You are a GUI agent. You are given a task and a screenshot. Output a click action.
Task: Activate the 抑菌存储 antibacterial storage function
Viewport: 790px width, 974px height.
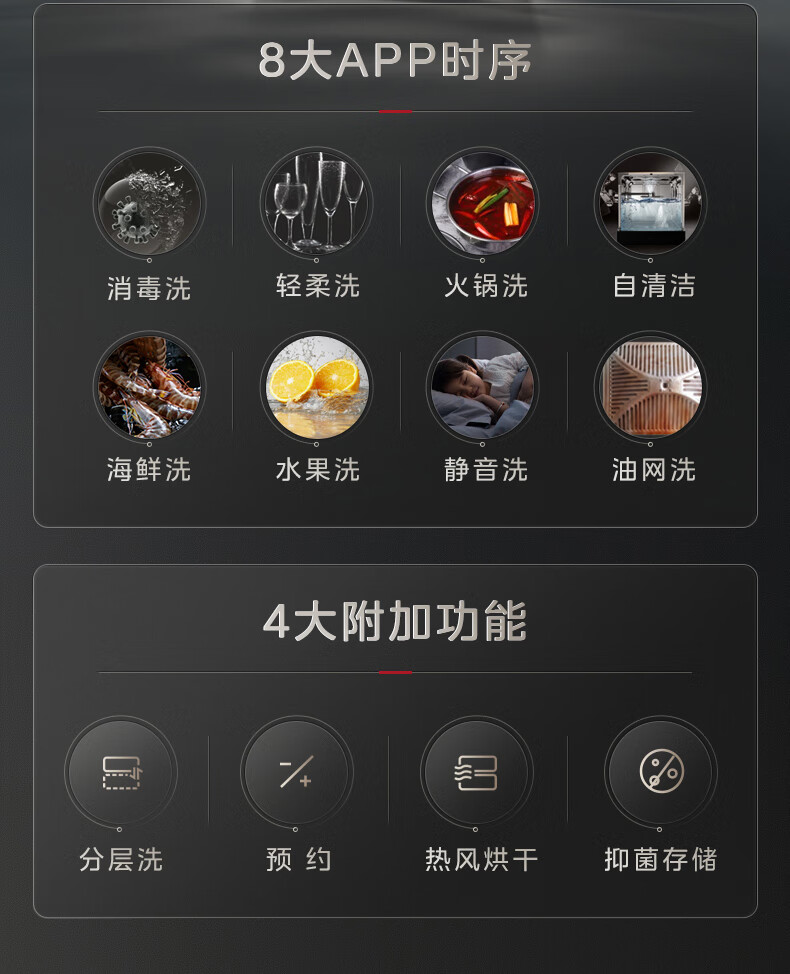click(x=660, y=773)
